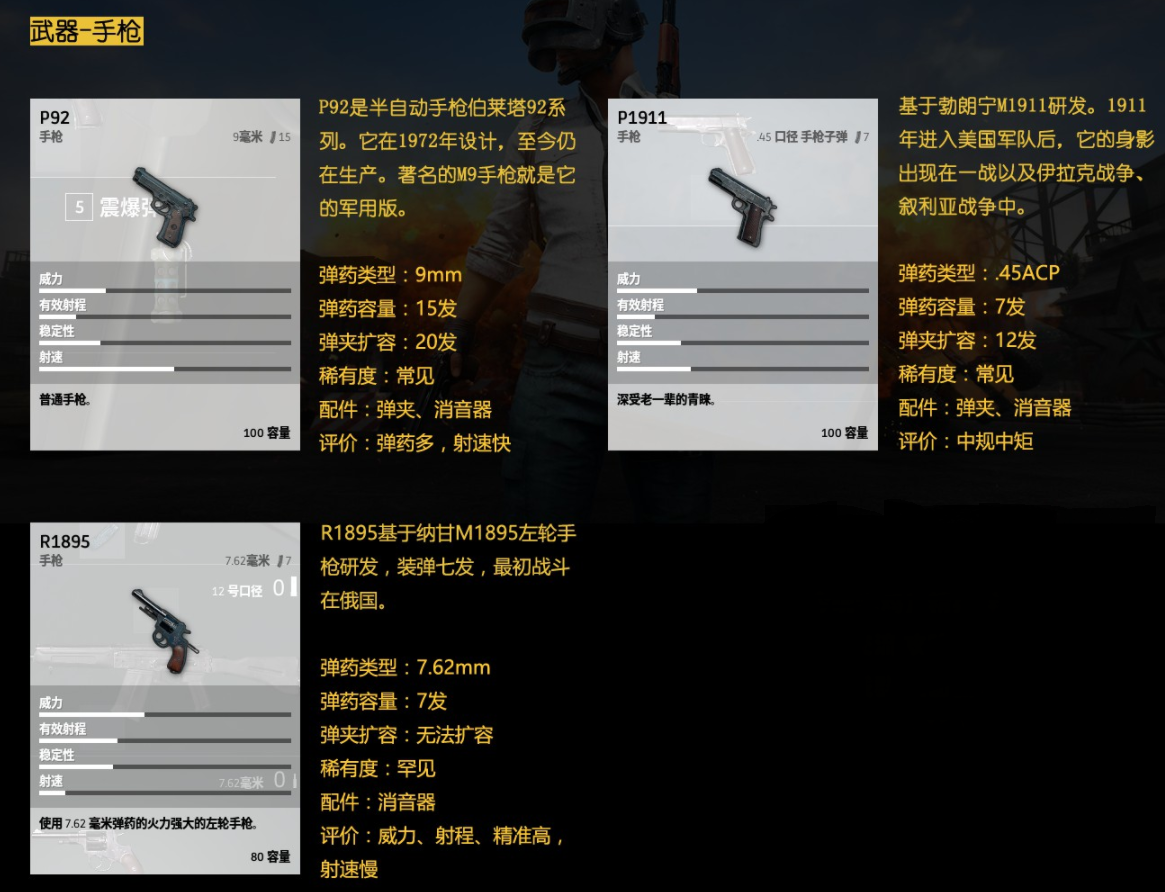Select the R1895 revolver info card
Viewport: 1165px width, 892px height.
pyautogui.click(x=165, y=698)
